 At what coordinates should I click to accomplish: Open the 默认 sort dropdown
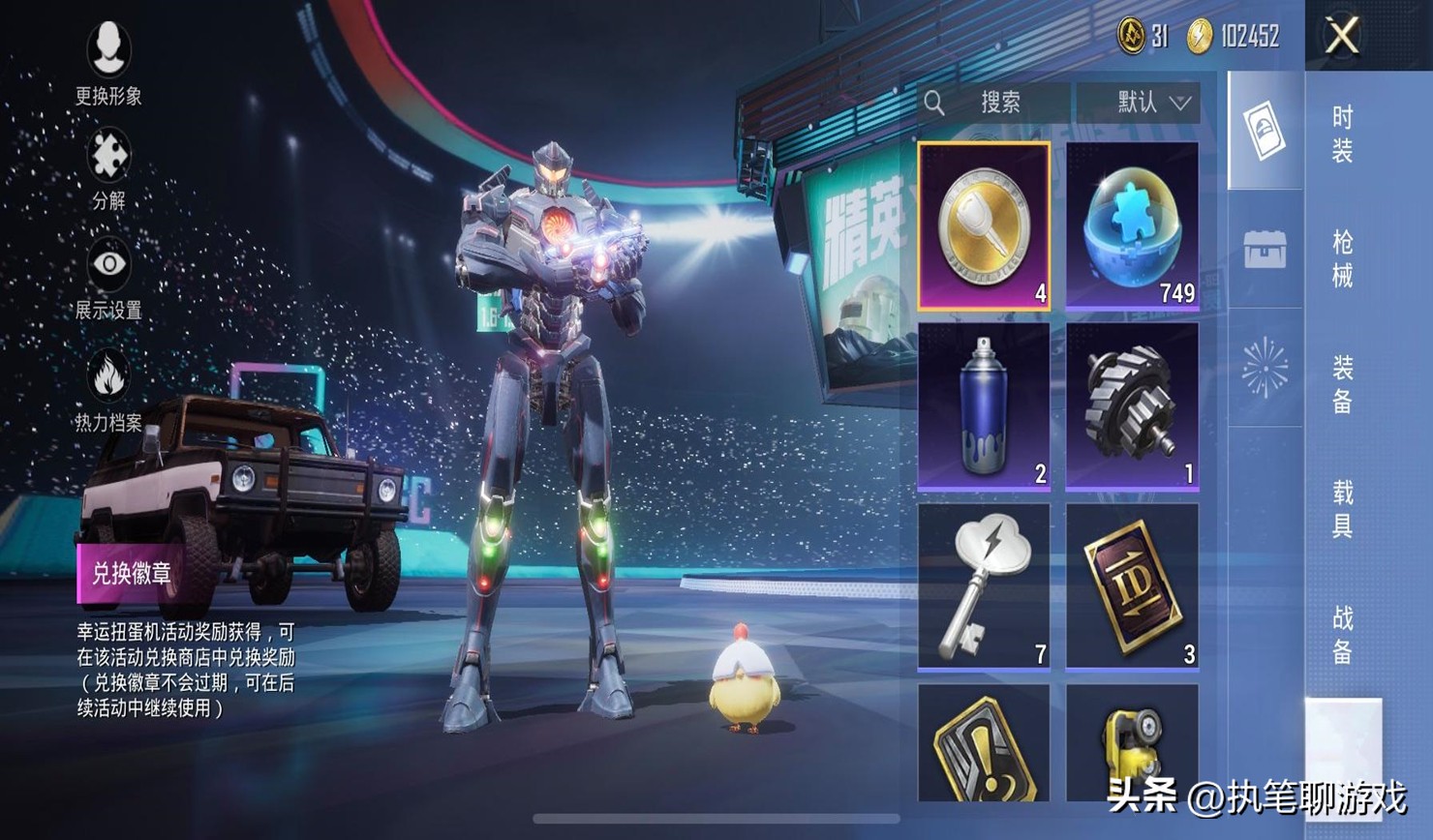click(x=1139, y=103)
